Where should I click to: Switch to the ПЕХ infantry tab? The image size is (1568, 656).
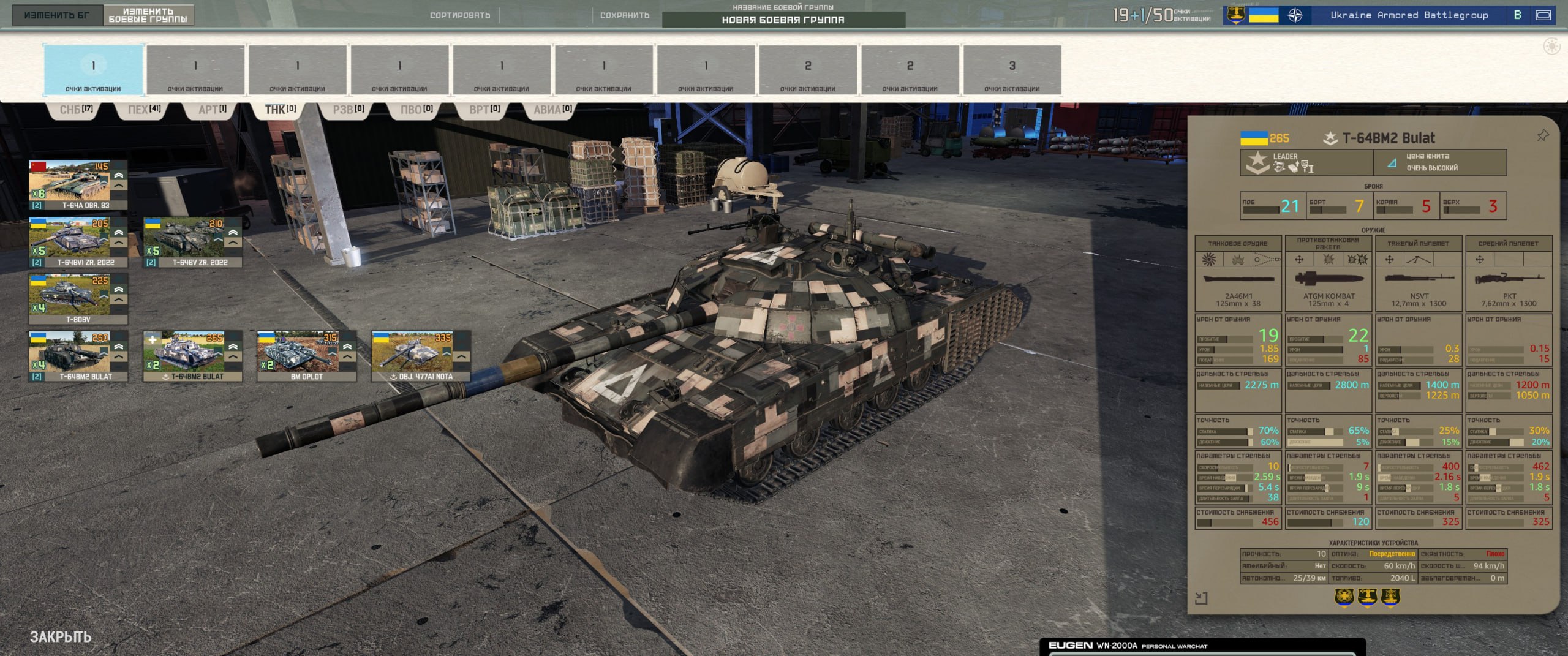click(144, 110)
